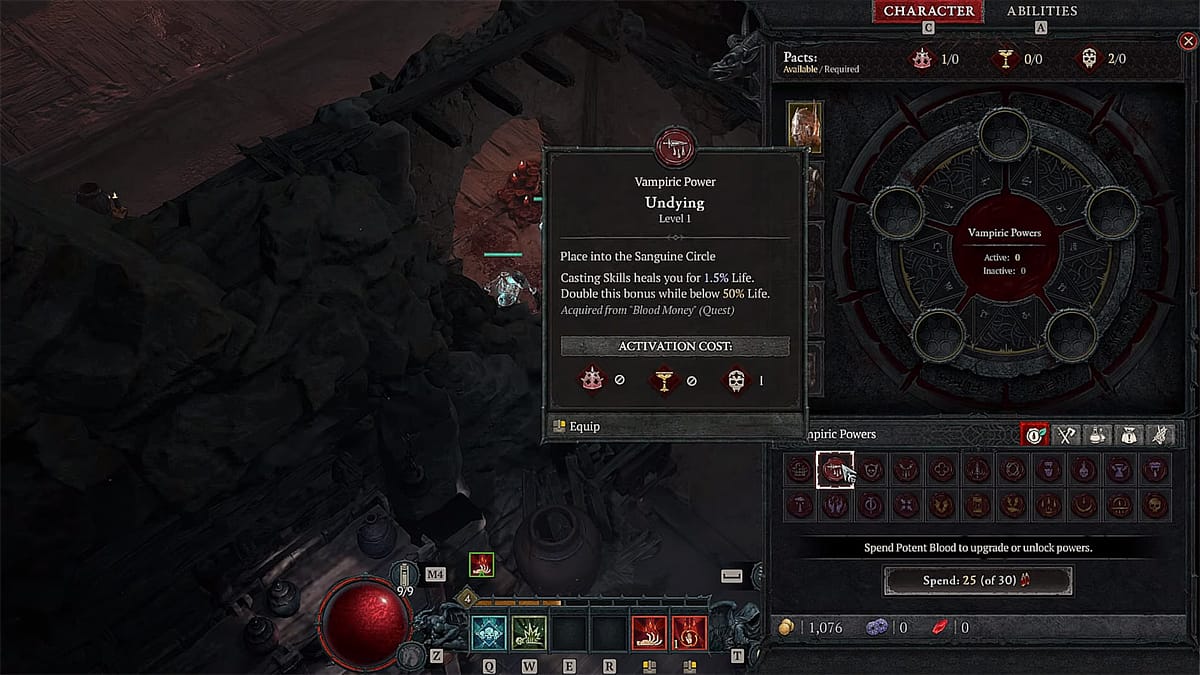Switch to the Character tab
Viewport: 1200px width, 675px height.
coord(927,11)
